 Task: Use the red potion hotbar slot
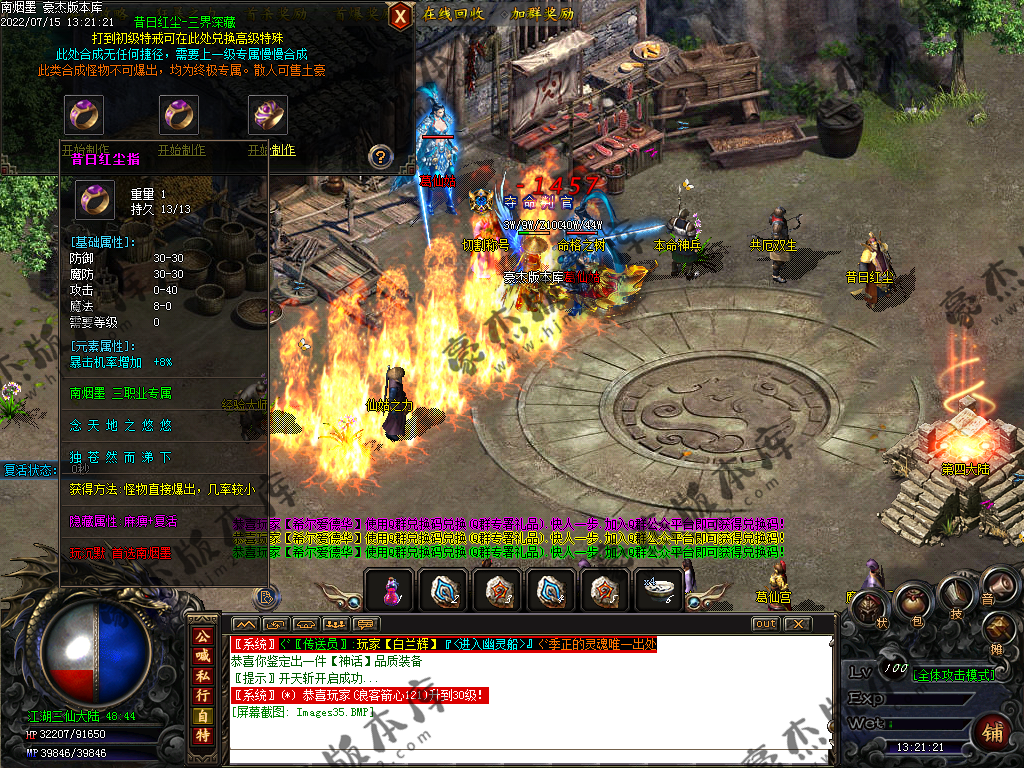[x=389, y=591]
